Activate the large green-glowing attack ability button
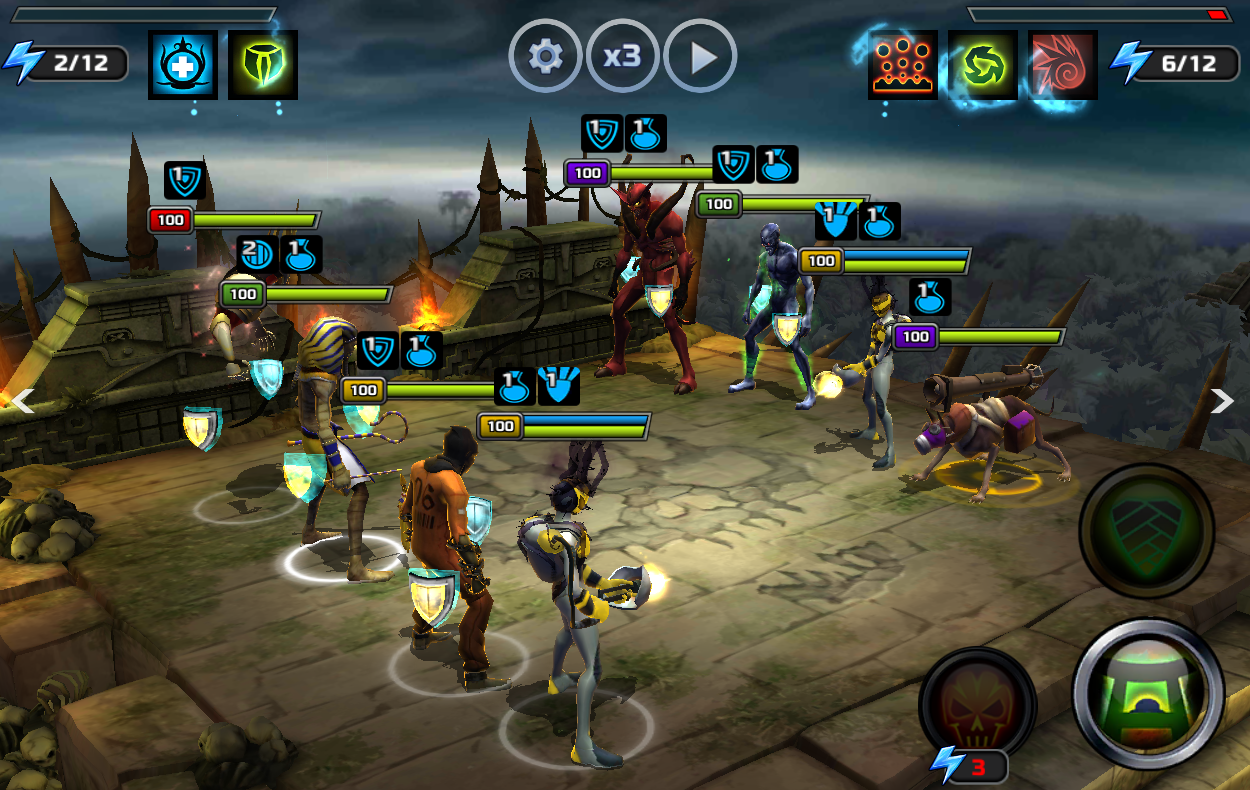Screen dimensions: 1250x790 pos(1148,692)
